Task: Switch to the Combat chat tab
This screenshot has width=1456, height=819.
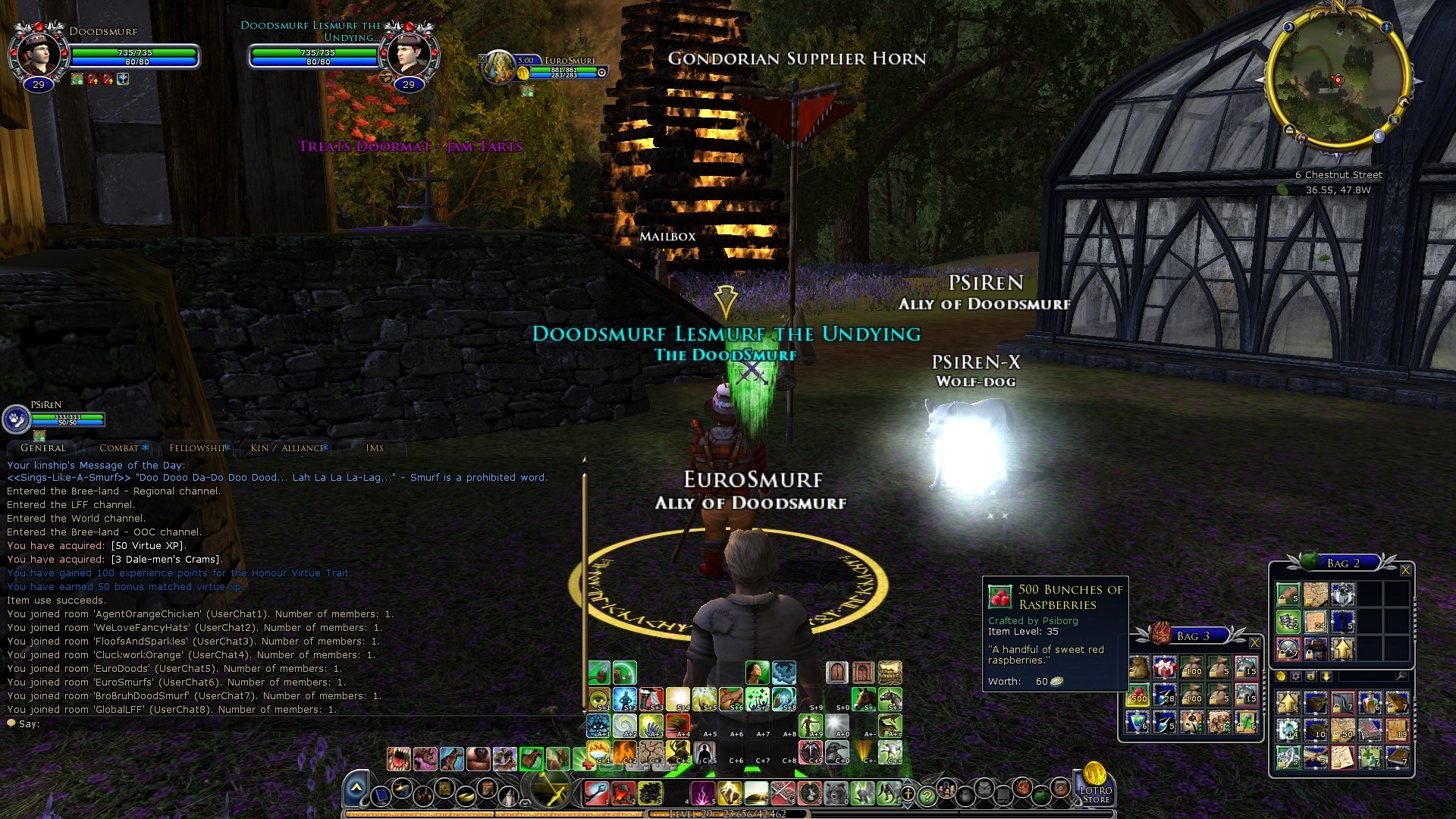Action: 120,448
